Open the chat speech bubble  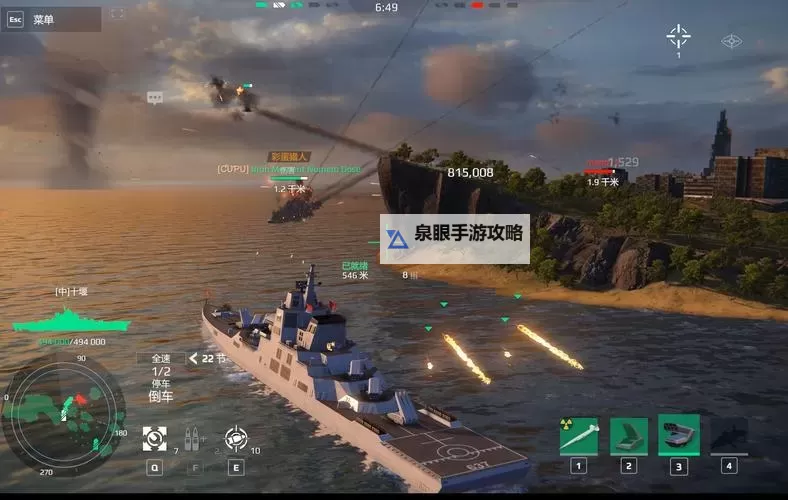[x=155, y=98]
